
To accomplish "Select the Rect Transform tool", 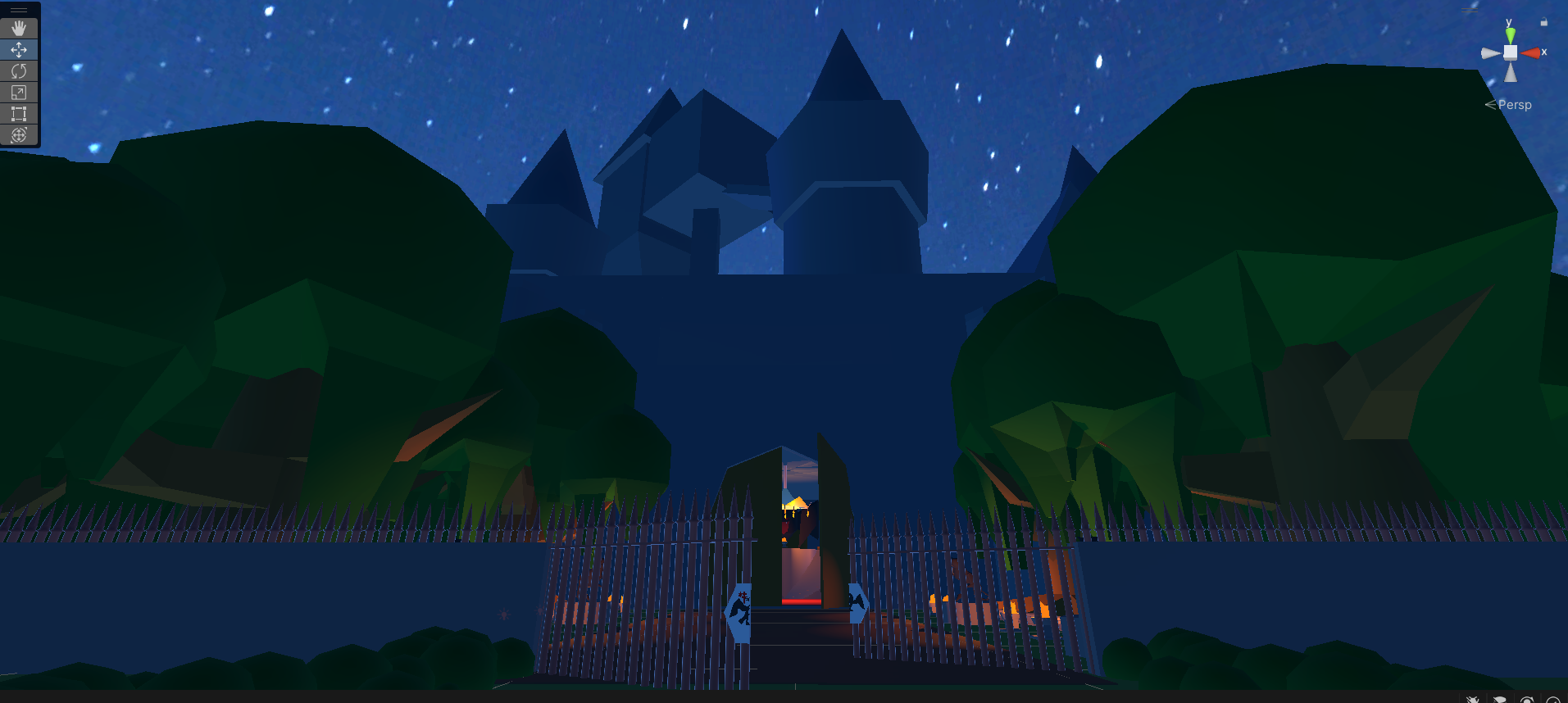I will tap(18, 114).
